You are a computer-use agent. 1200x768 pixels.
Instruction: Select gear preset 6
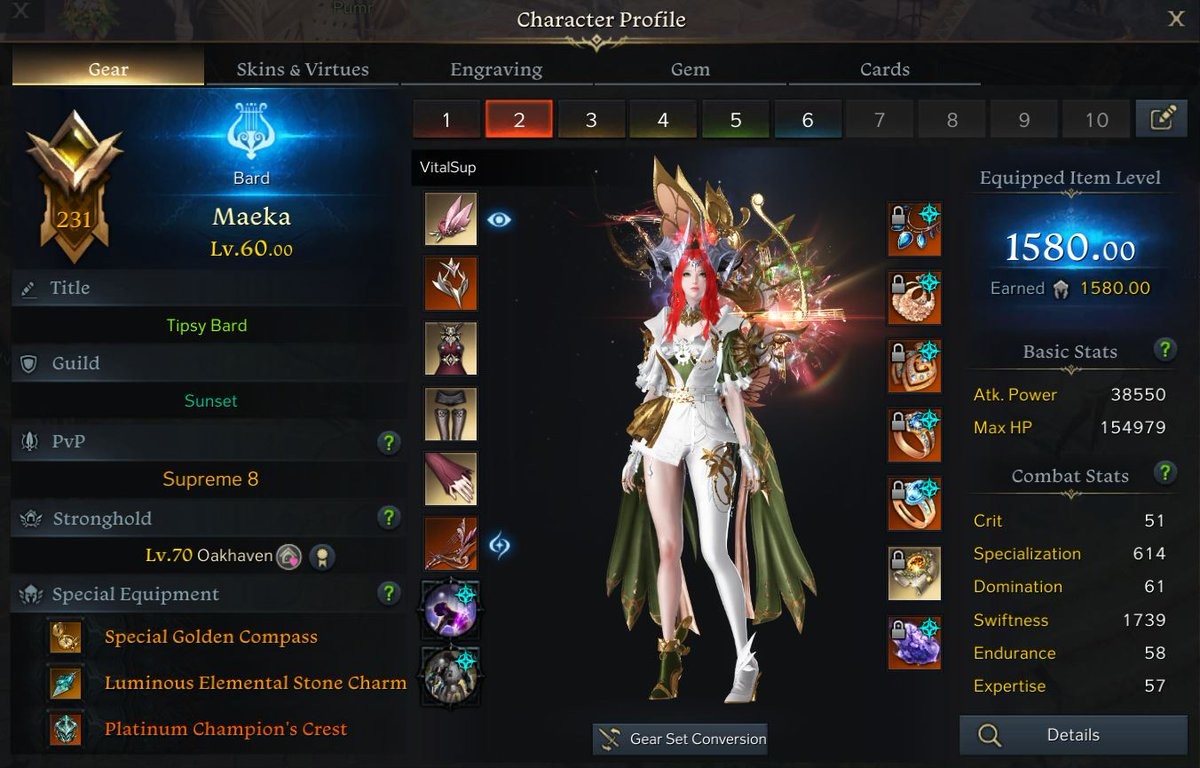[807, 120]
